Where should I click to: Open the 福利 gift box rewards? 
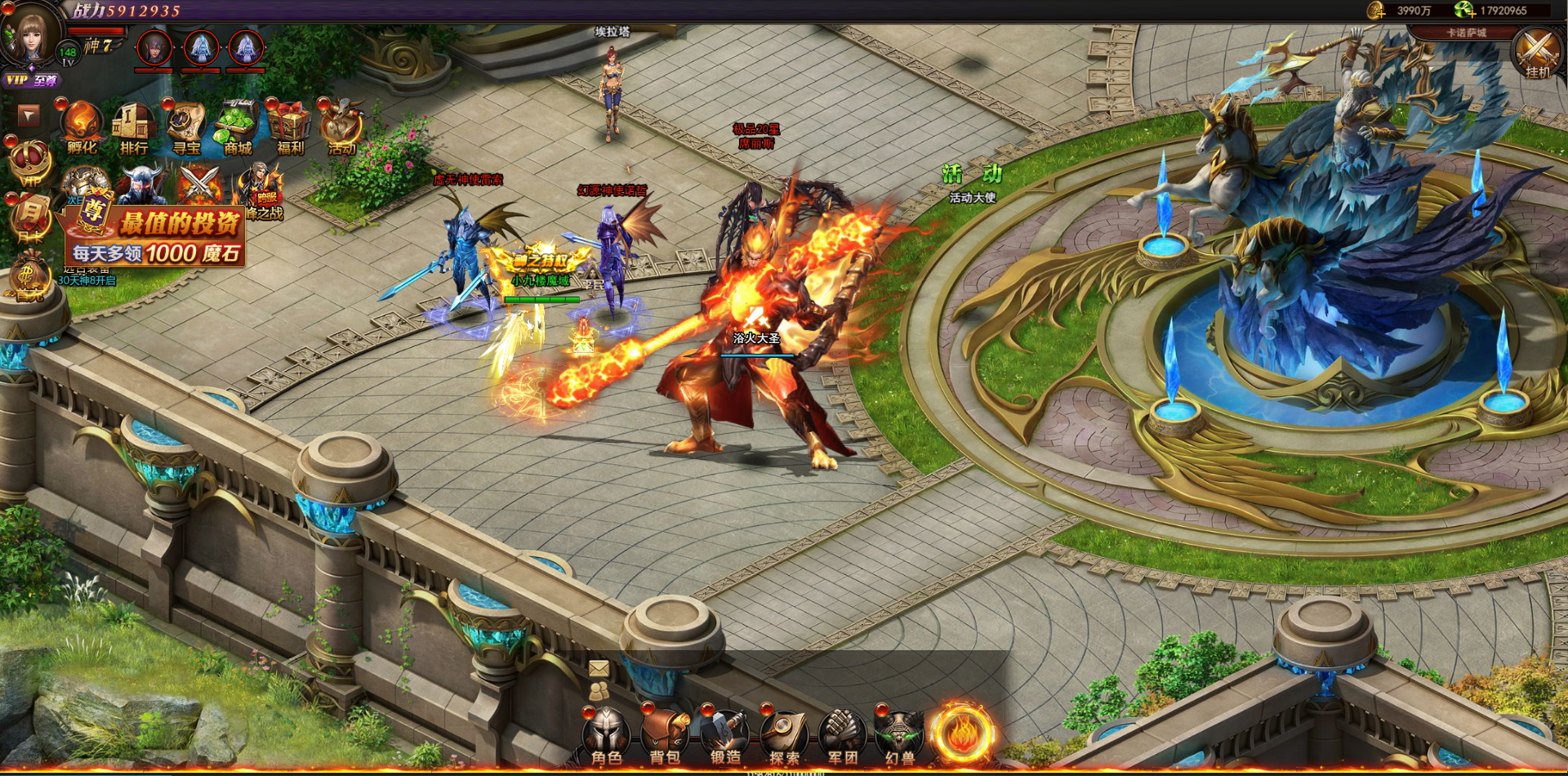pos(290,127)
